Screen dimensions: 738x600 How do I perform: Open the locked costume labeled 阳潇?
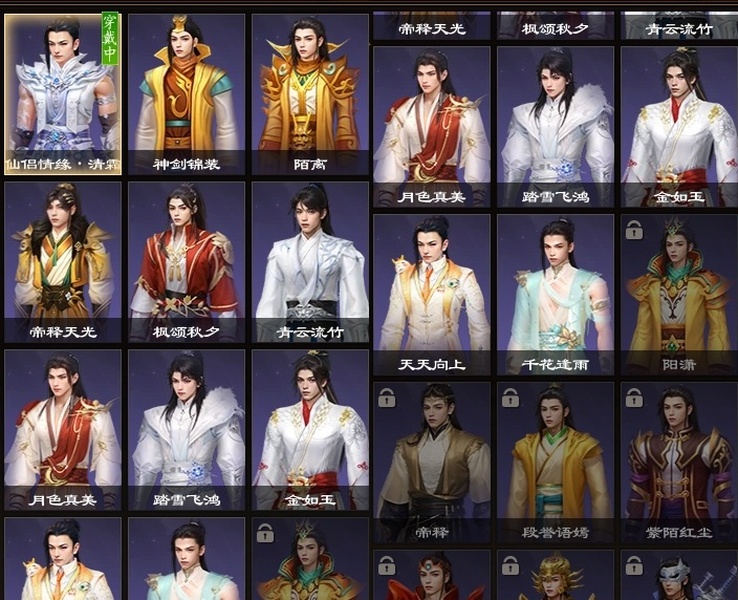[x=678, y=293]
